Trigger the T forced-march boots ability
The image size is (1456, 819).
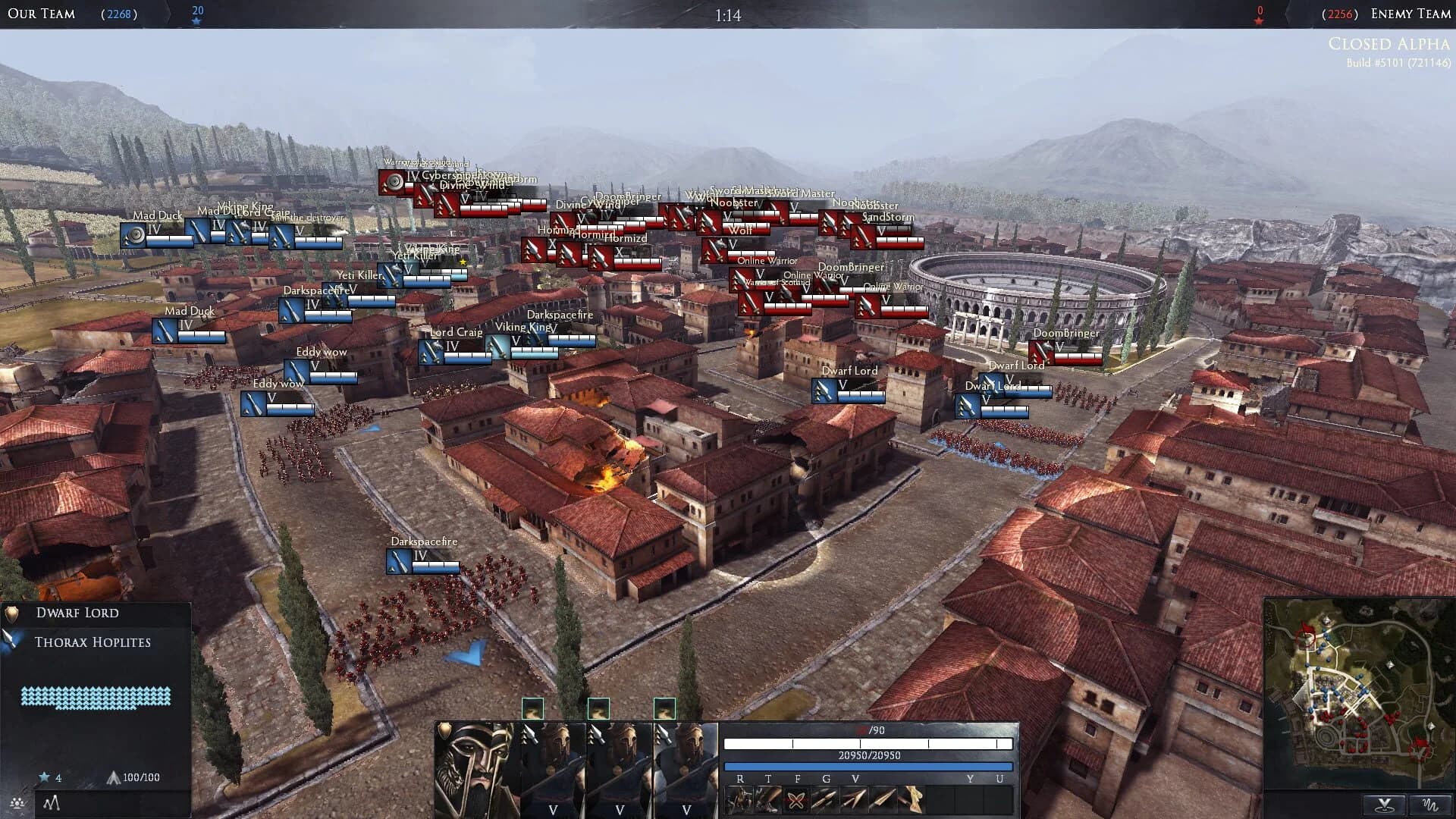pos(767,799)
